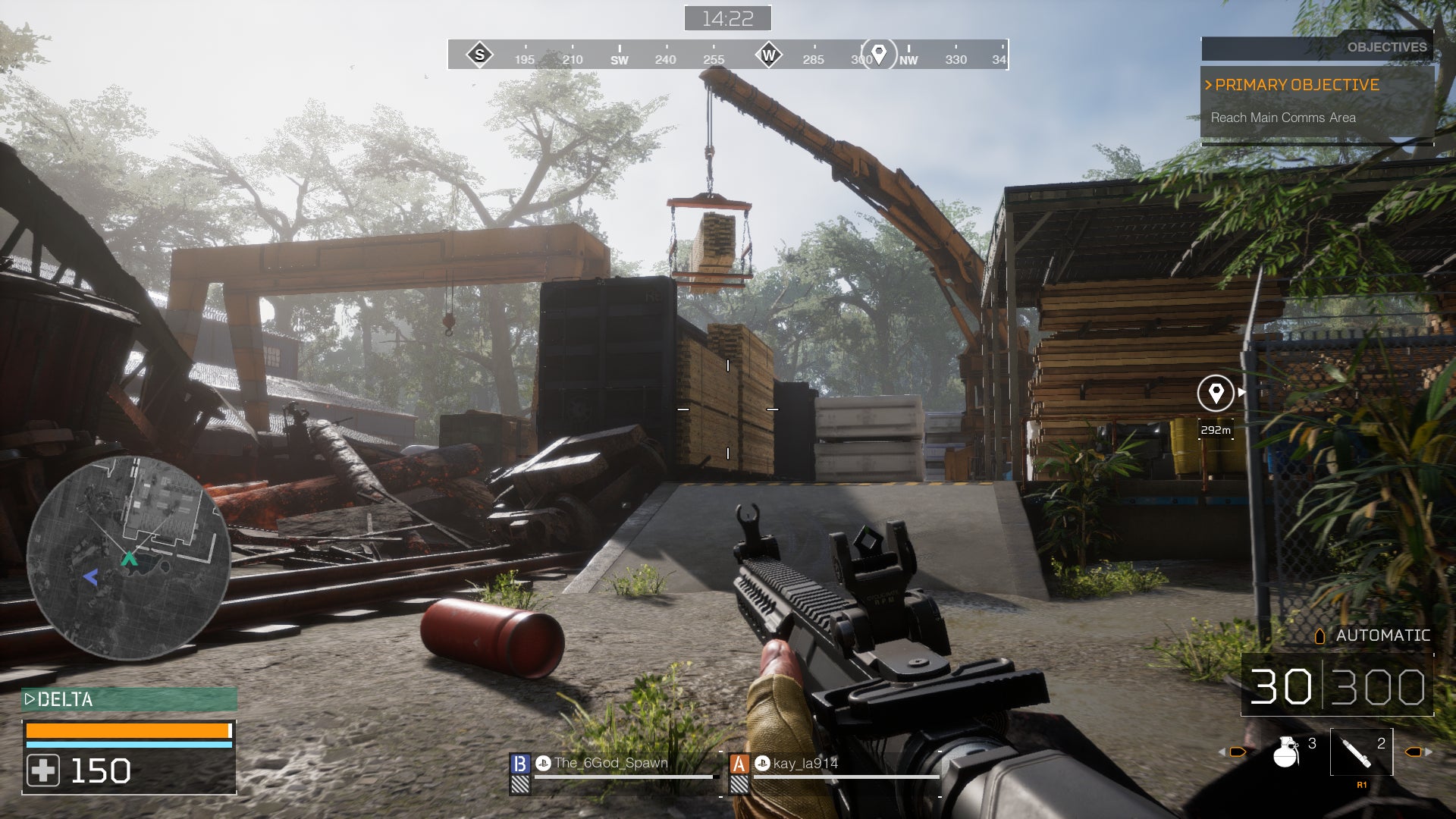Click the objective pin on the compass
The width and height of the screenshot is (1456, 819).
[x=879, y=55]
